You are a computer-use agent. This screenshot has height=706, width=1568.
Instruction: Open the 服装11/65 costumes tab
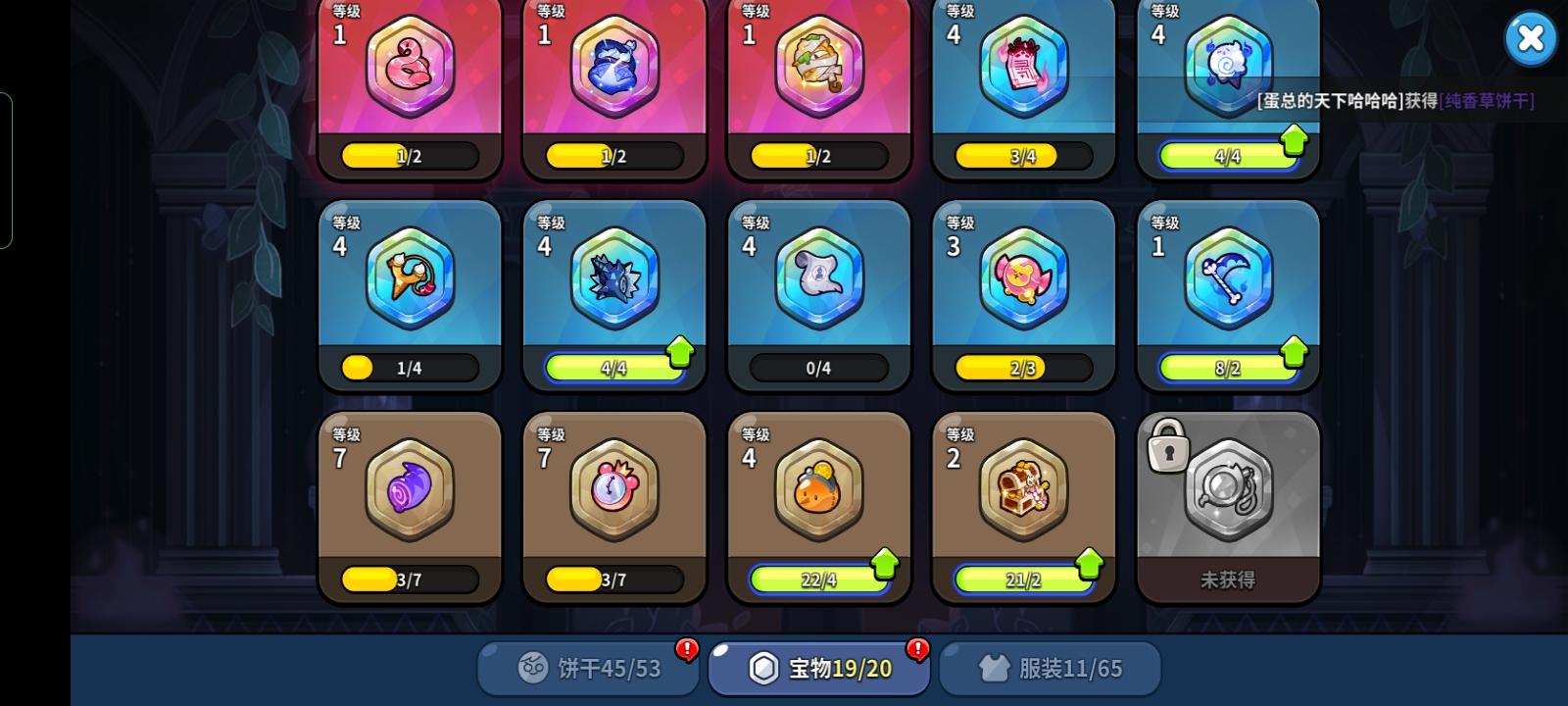[1050, 667]
